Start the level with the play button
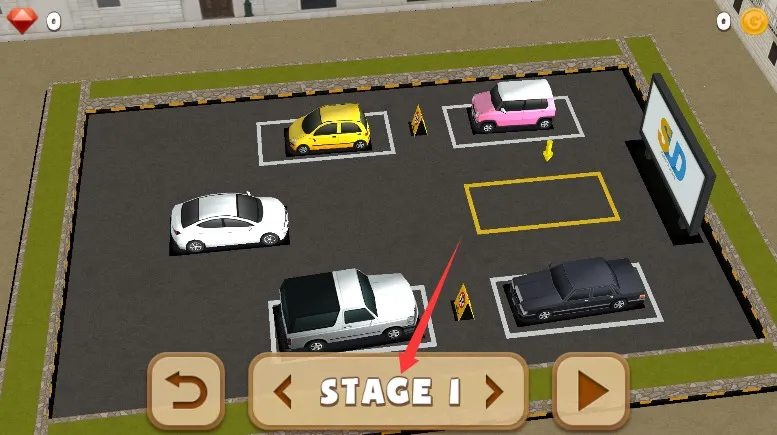 click(591, 391)
